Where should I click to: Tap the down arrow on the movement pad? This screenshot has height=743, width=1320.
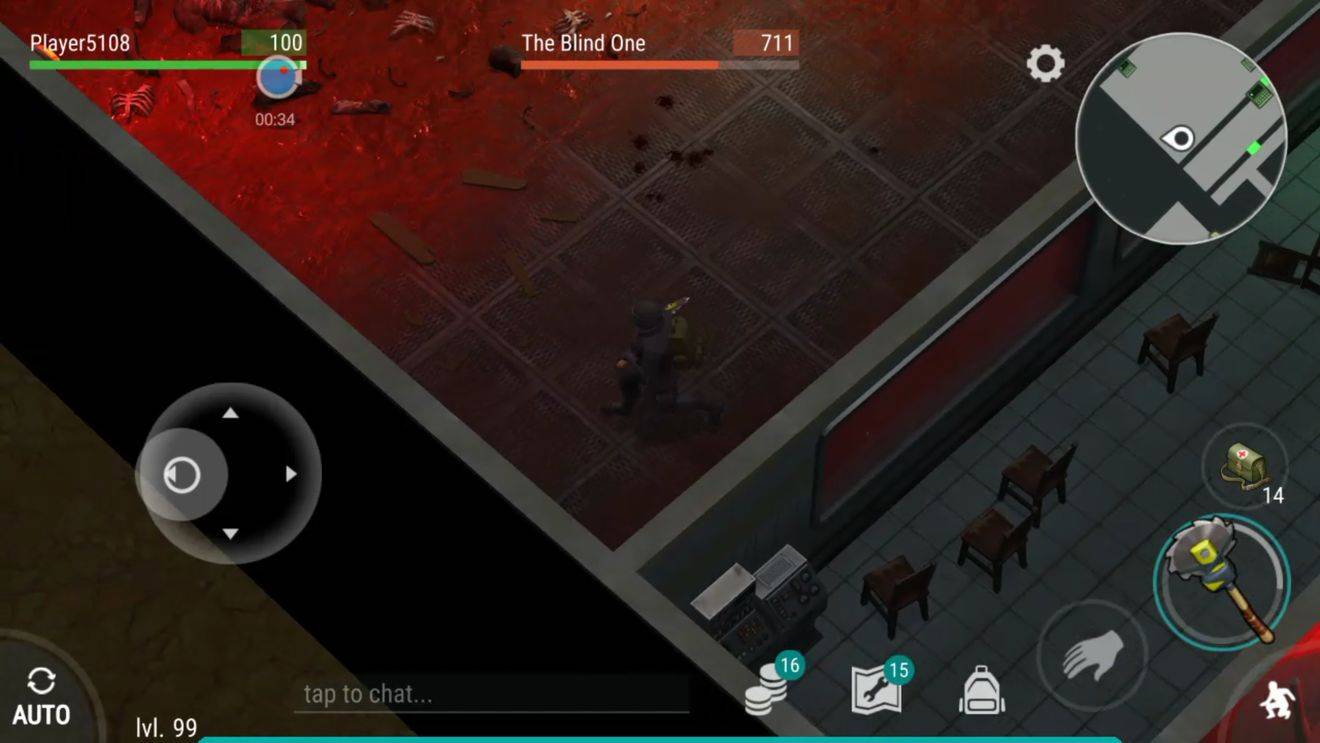point(232,533)
